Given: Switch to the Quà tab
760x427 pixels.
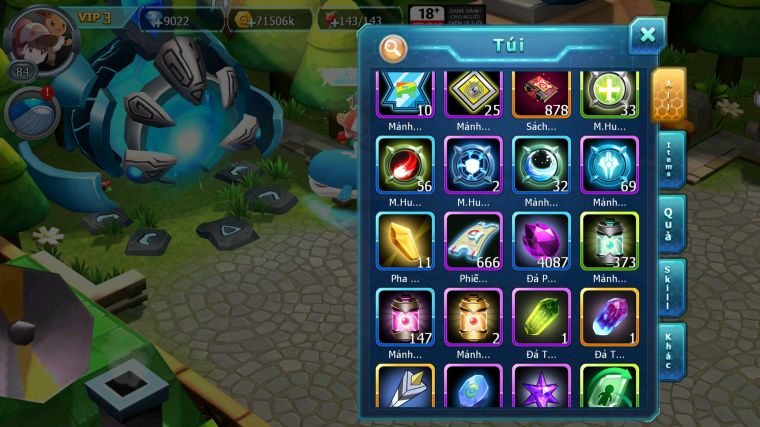Looking at the screenshot, I should [x=670, y=224].
